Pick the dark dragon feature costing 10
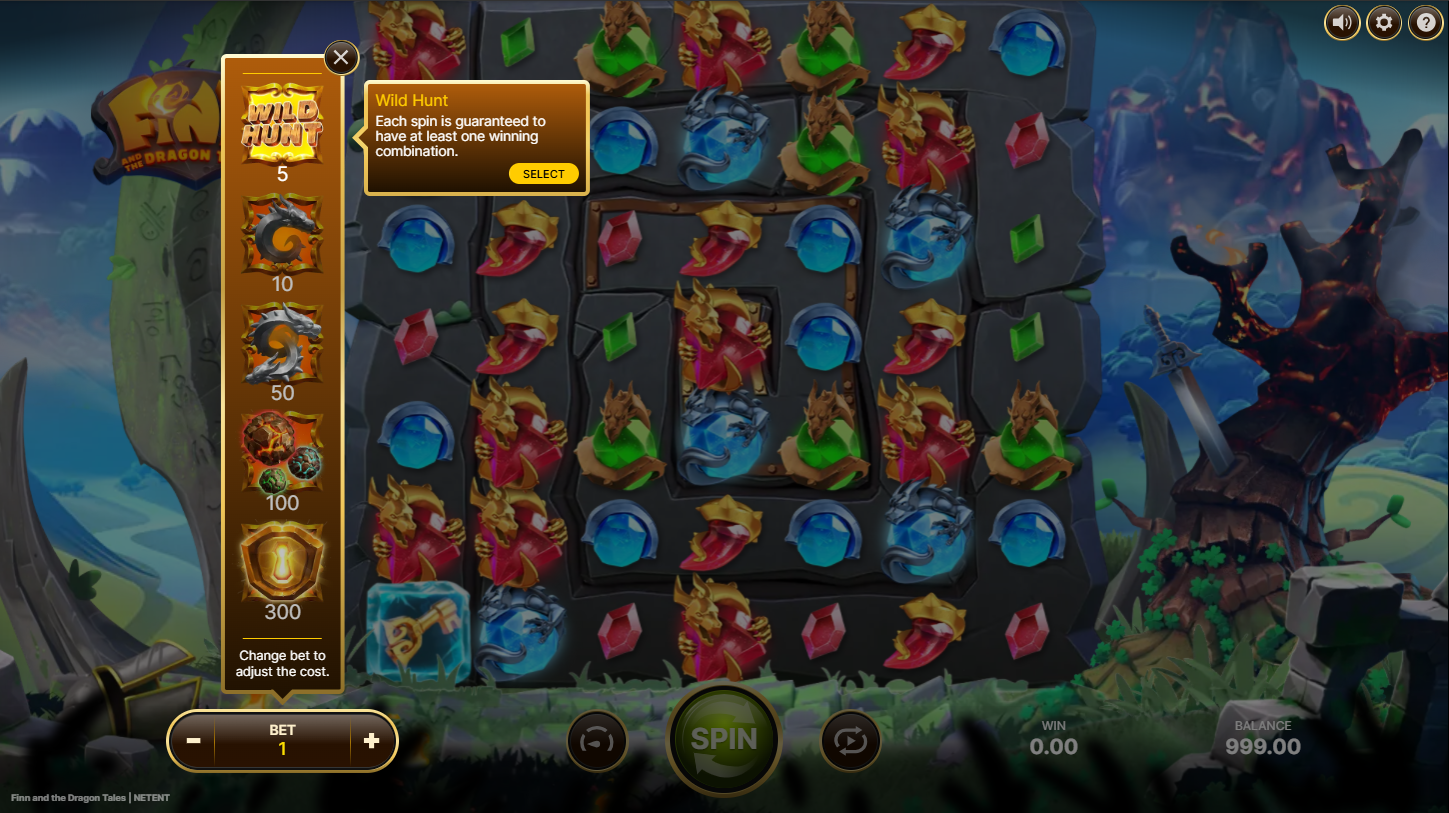Image resolution: width=1449 pixels, height=813 pixels. [282, 234]
